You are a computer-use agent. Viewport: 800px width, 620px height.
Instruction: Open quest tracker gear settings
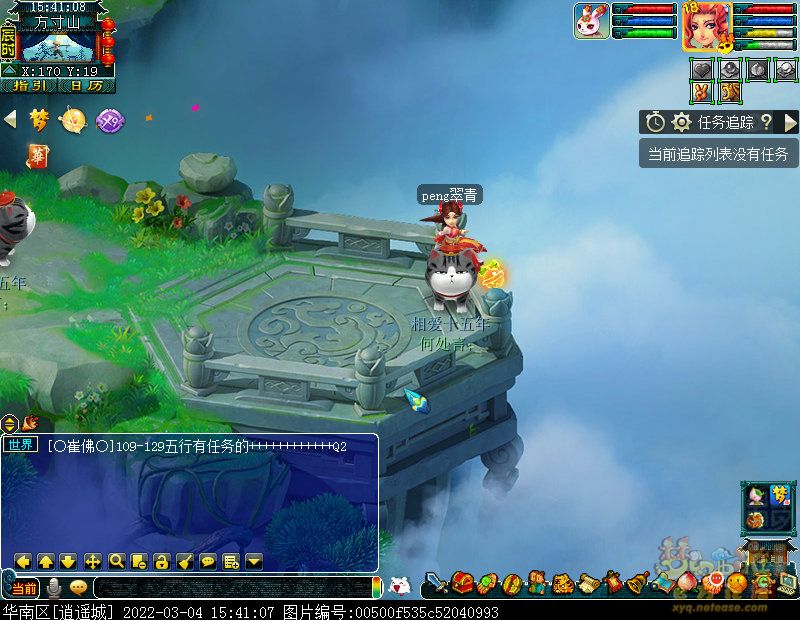pyautogui.click(x=681, y=122)
